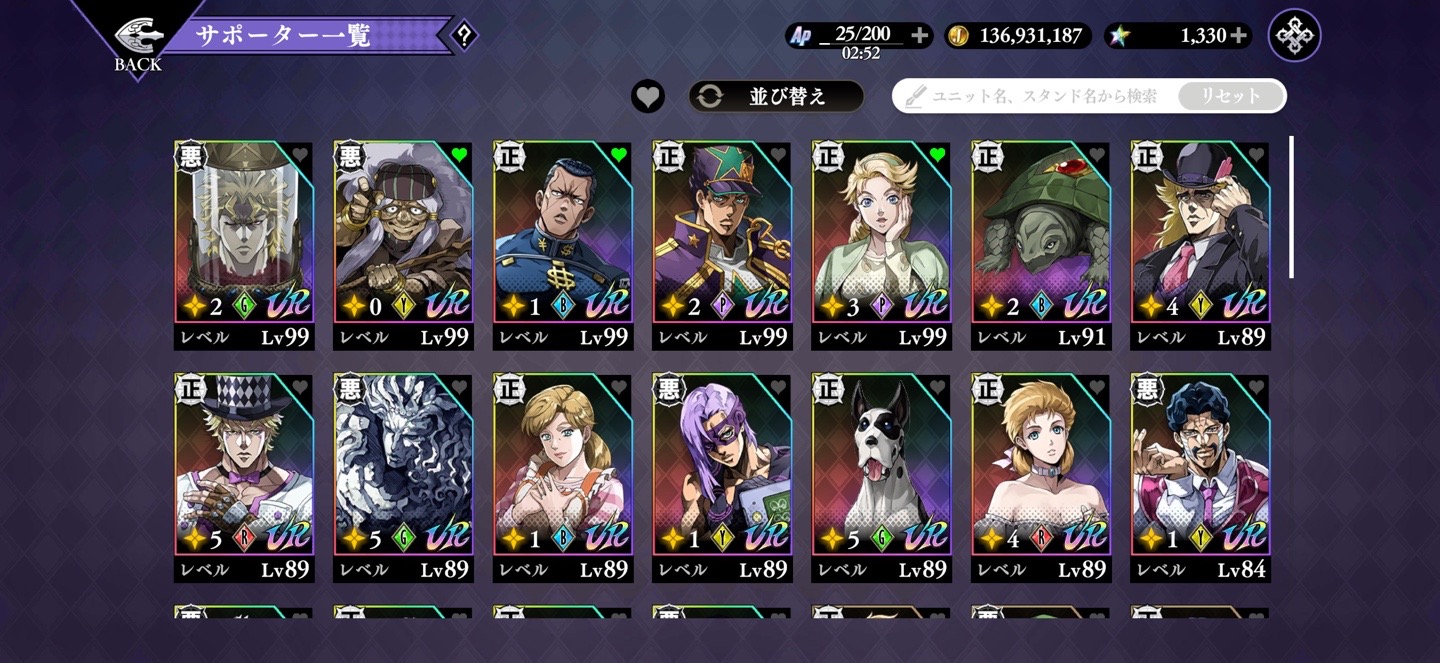Favorite the turtle card's heart icon

pos(1097,155)
